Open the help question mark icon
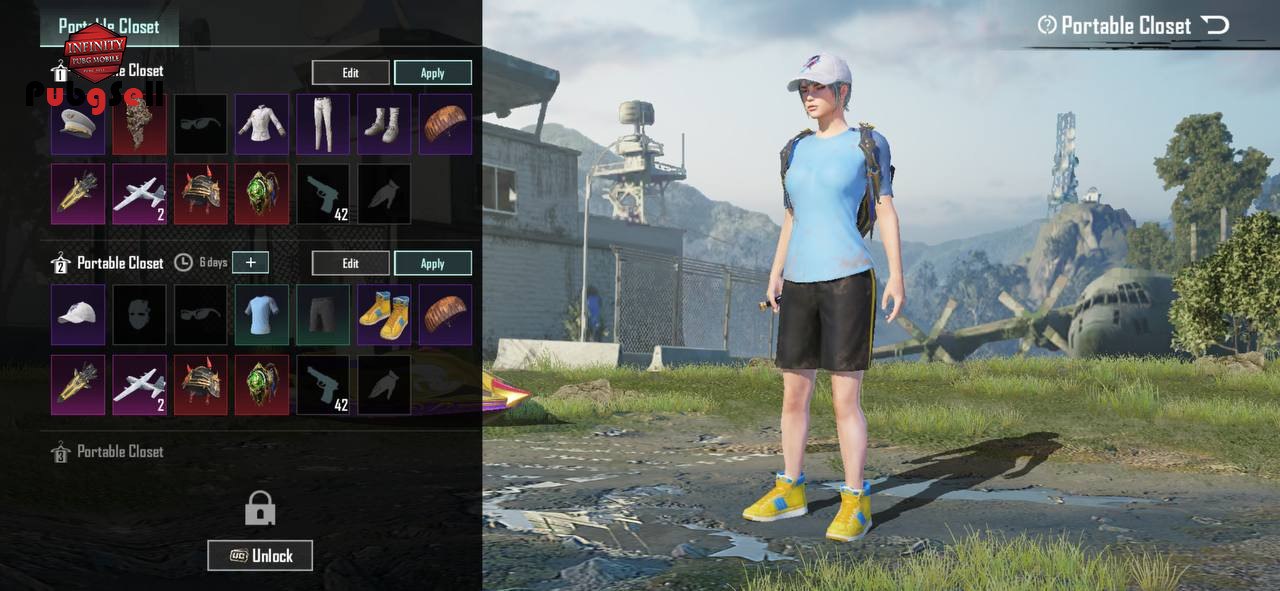The width and height of the screenshot is (1280, 591). point(1047,25)
